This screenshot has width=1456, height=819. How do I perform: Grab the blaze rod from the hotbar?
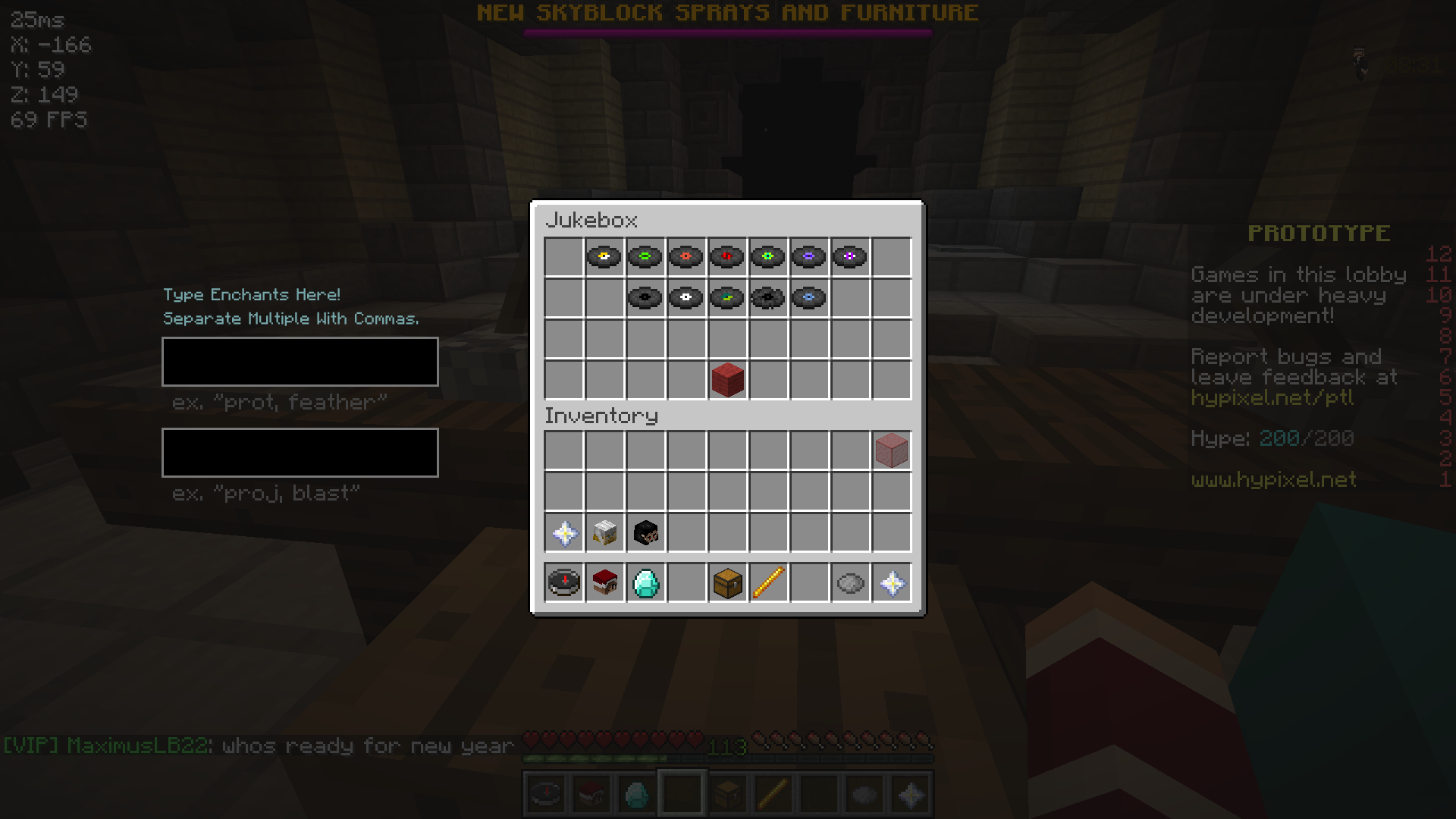(768, 582)
